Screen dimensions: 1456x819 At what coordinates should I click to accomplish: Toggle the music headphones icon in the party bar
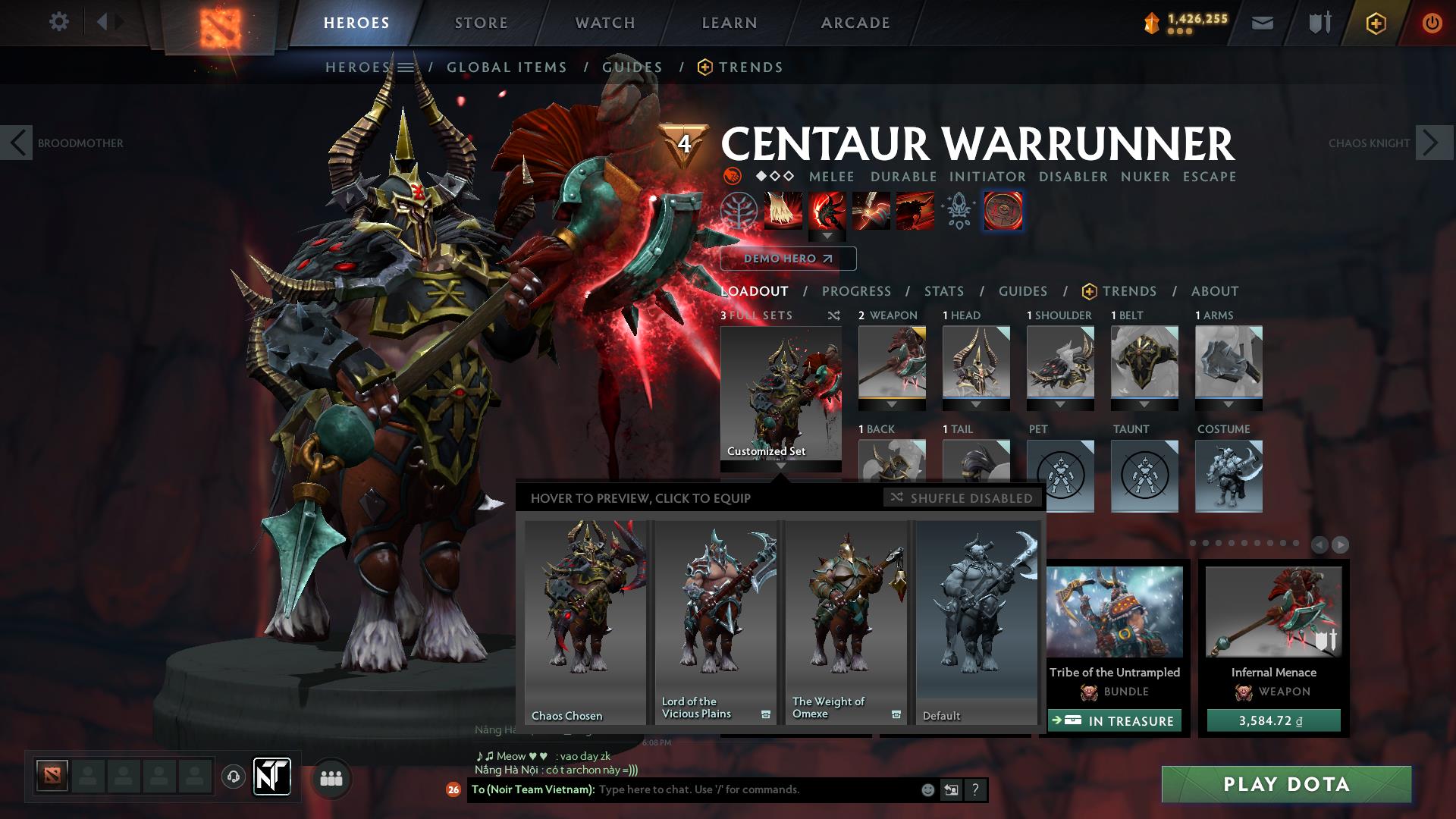point(234,777)
